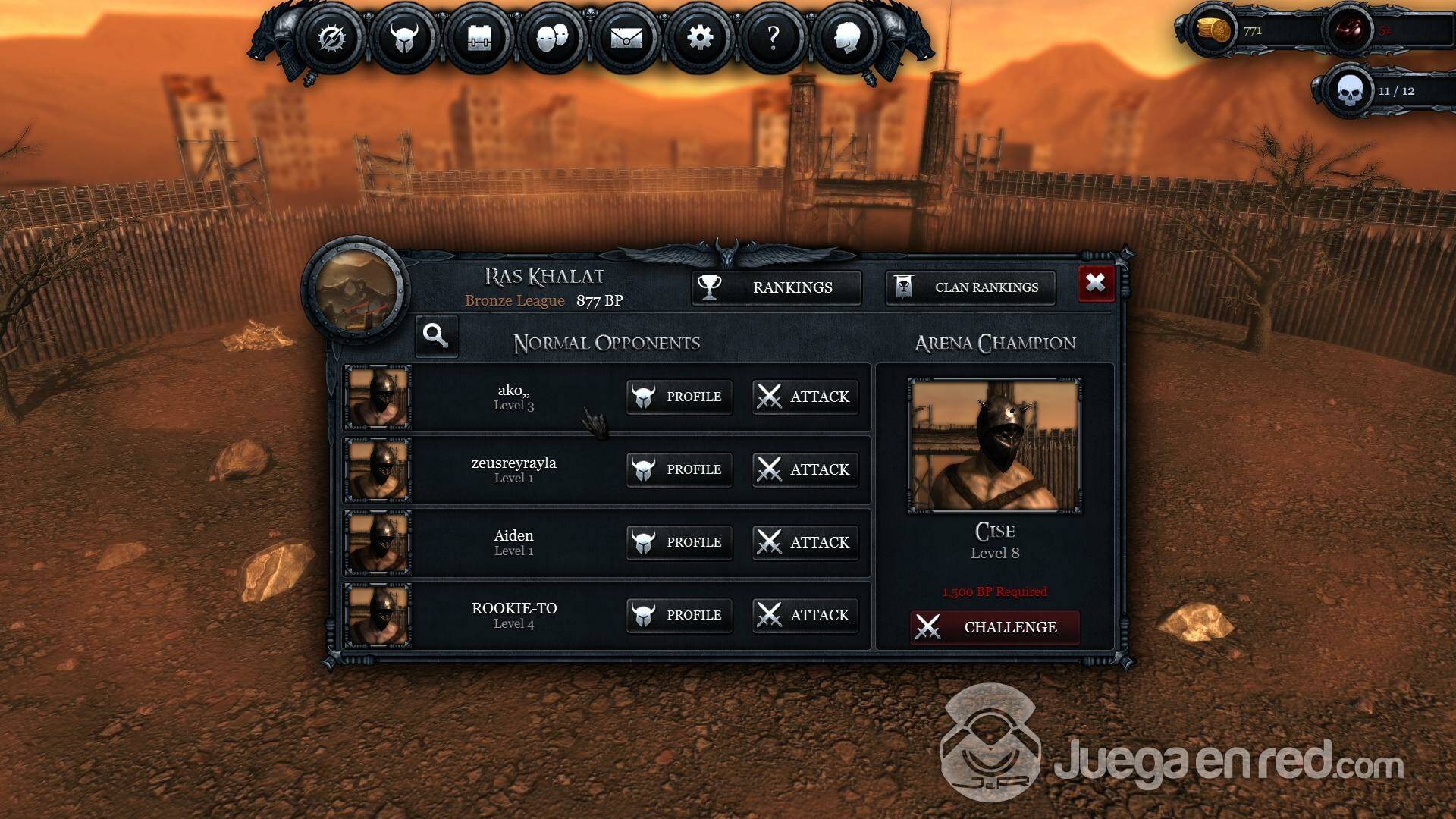Attack zeusreyrayla

[x=805, y=469]
